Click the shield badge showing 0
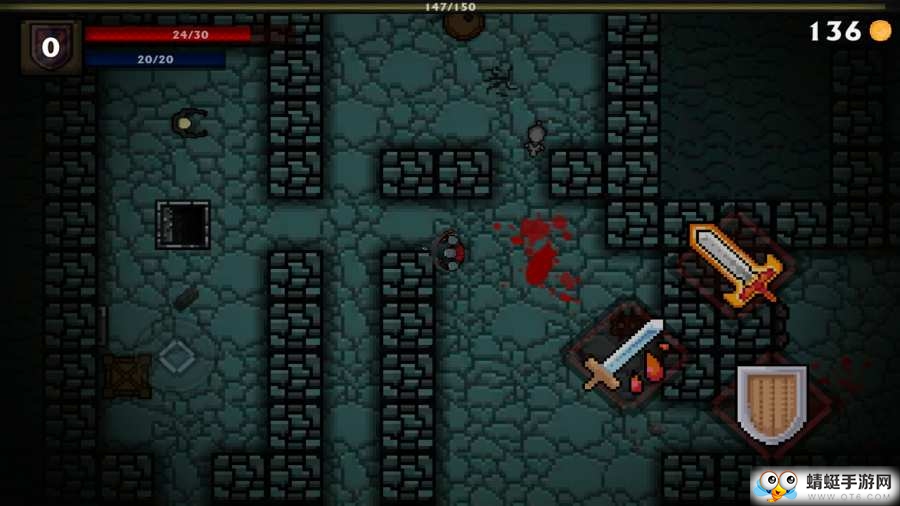 (x=51, y=47)
